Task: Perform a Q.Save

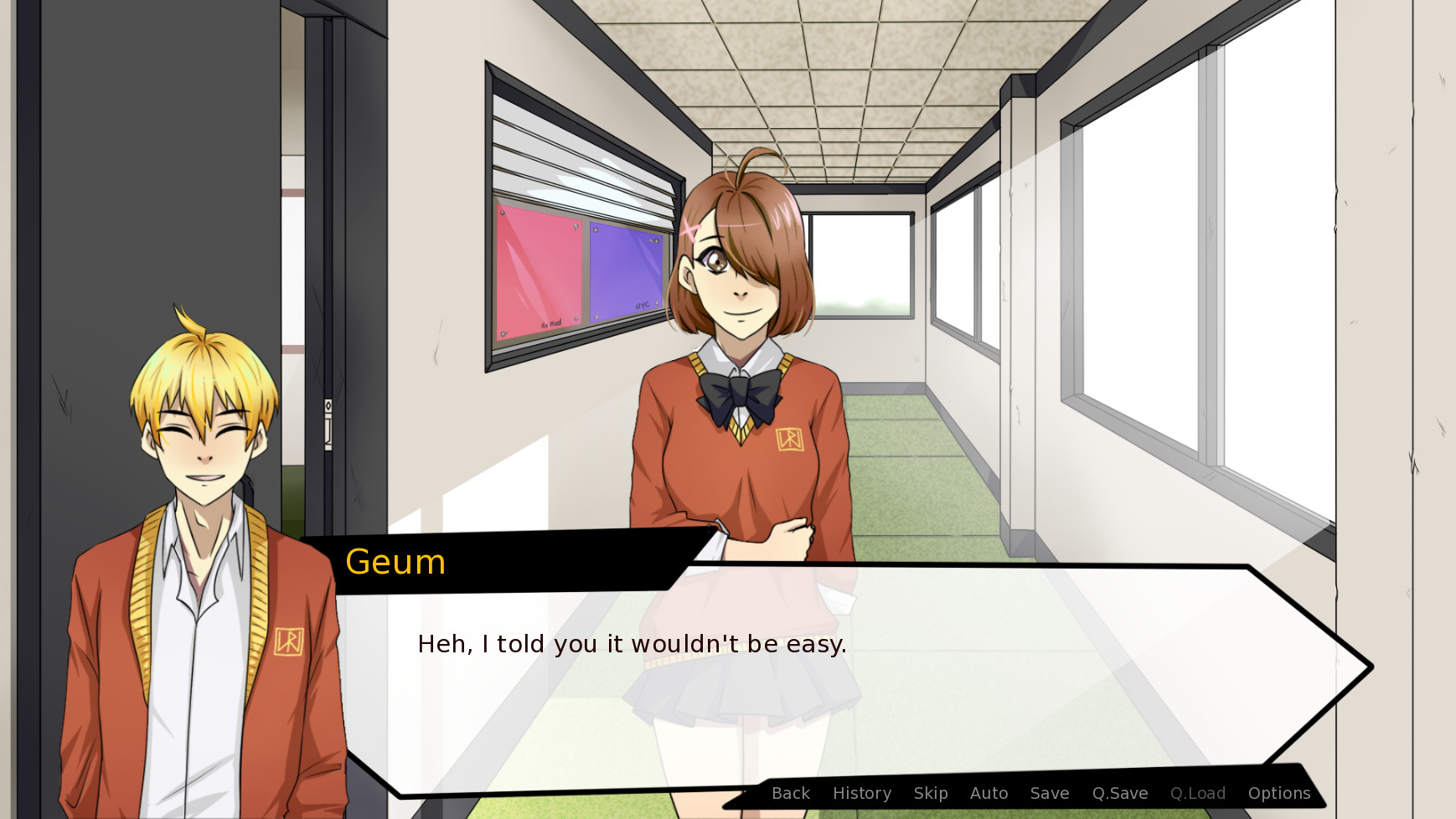Action: [1120, 793]
